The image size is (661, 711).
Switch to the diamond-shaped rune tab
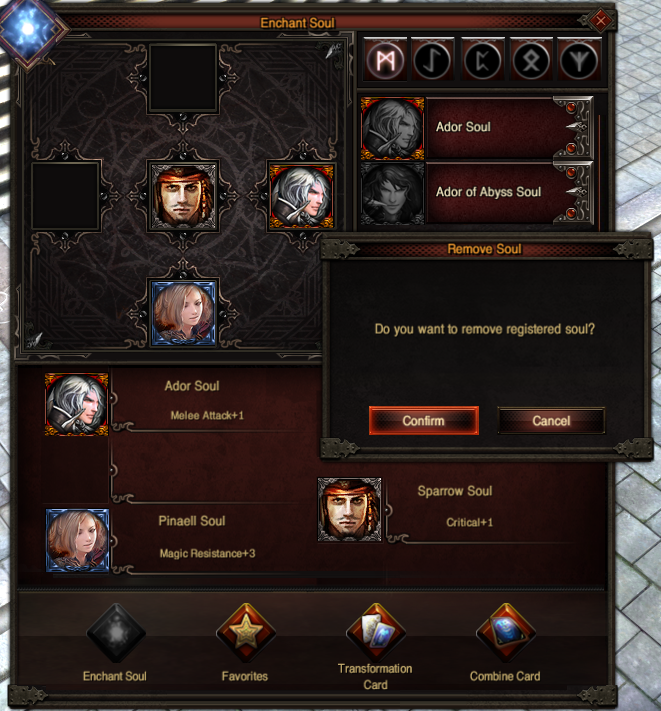click(x=530, y=59)
